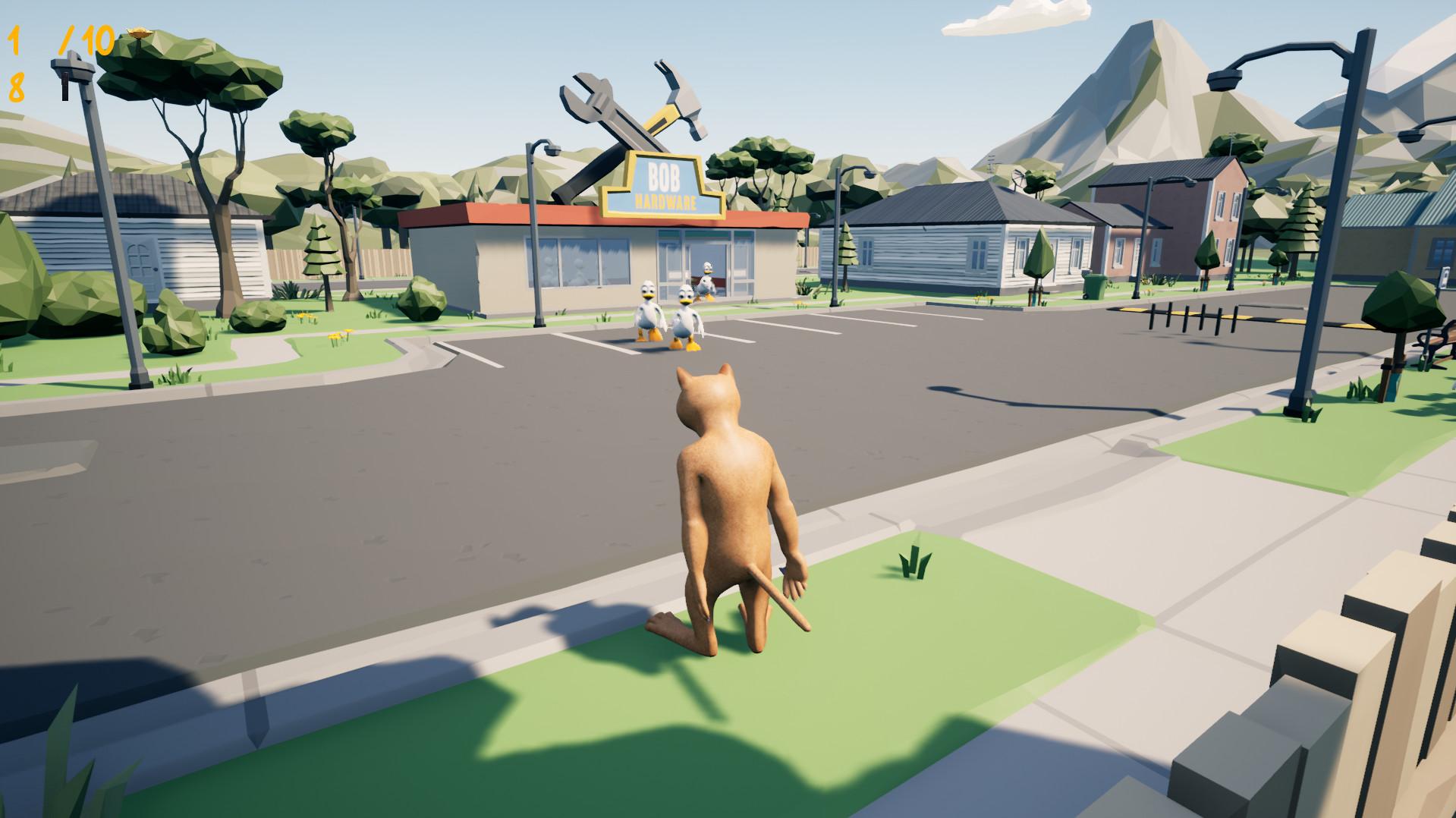The image size is (1456, 818).
Task: Click the green trash bin by the white house
Action: pos(1093,285)
